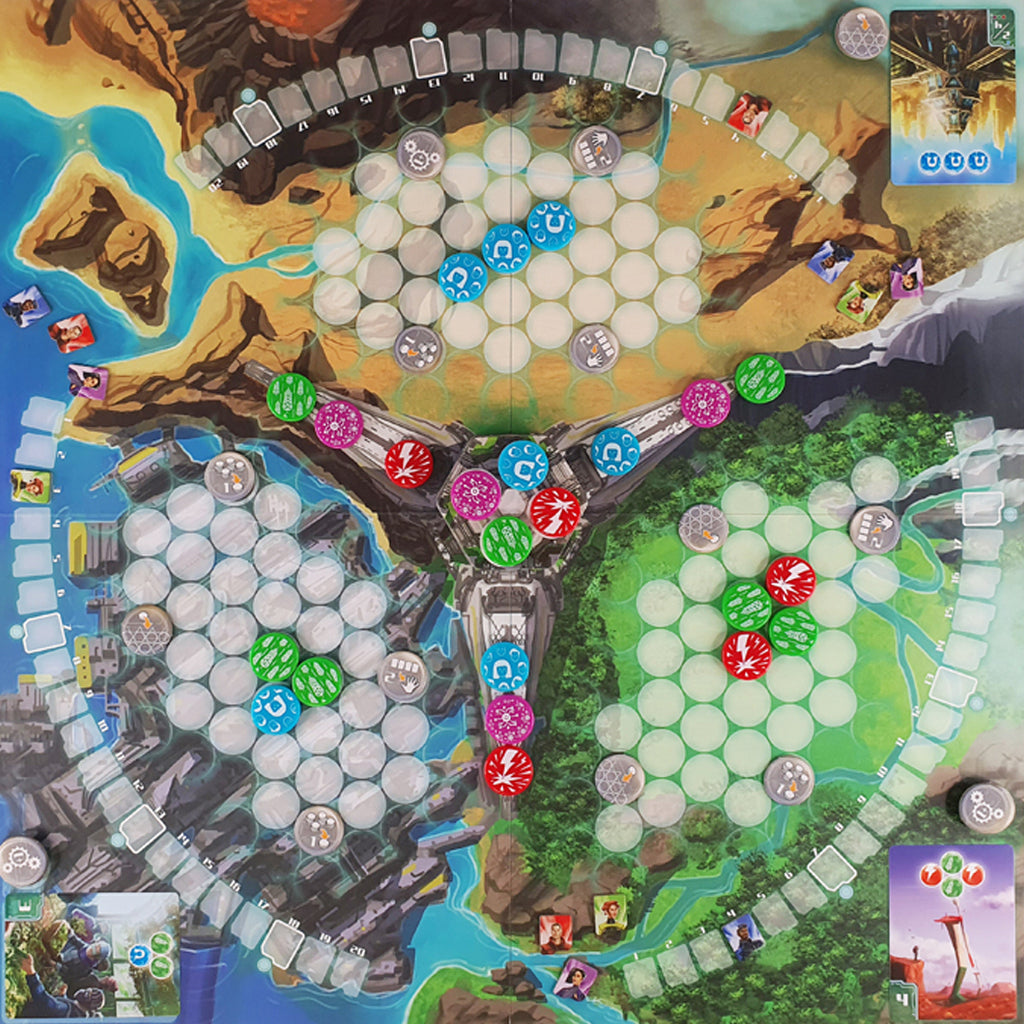Screen dimensions: 1024x1024
Task: Select the green token in the central hub
Action: coord(507,540)
